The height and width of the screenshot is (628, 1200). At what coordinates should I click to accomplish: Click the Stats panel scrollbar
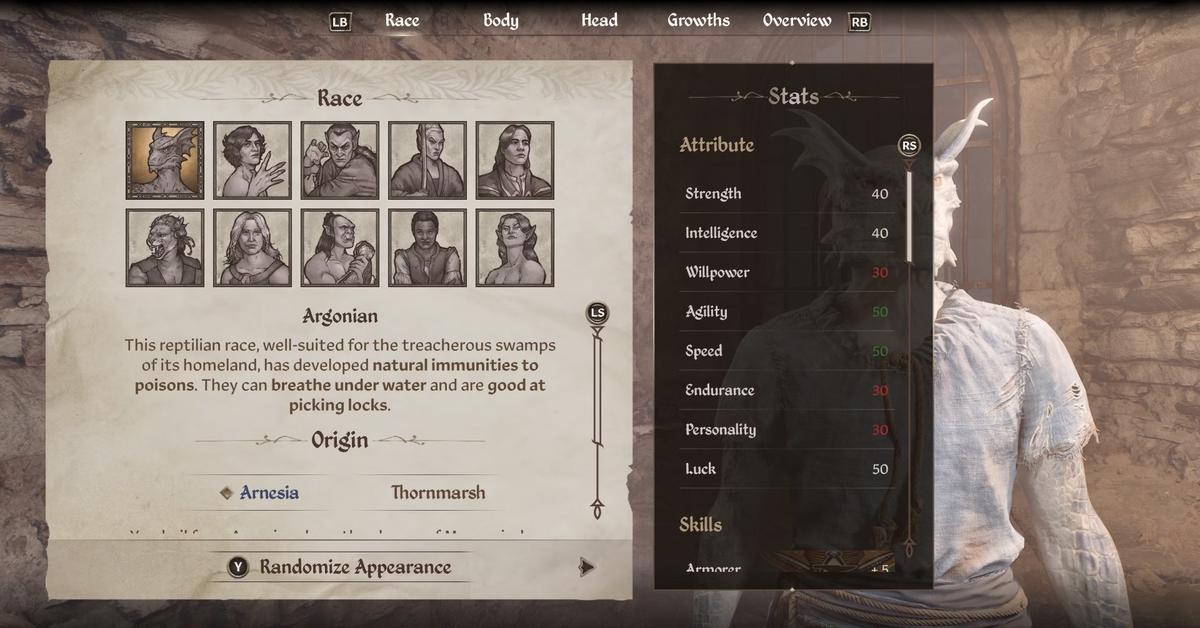pyautogui.click(x=908, y=216)
